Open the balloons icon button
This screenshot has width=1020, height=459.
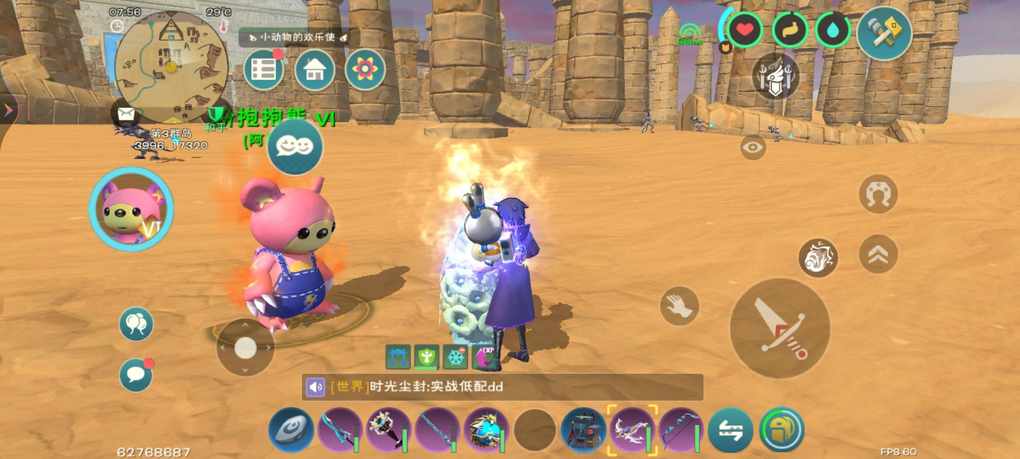pyautogui.click(x=136, y=323)
